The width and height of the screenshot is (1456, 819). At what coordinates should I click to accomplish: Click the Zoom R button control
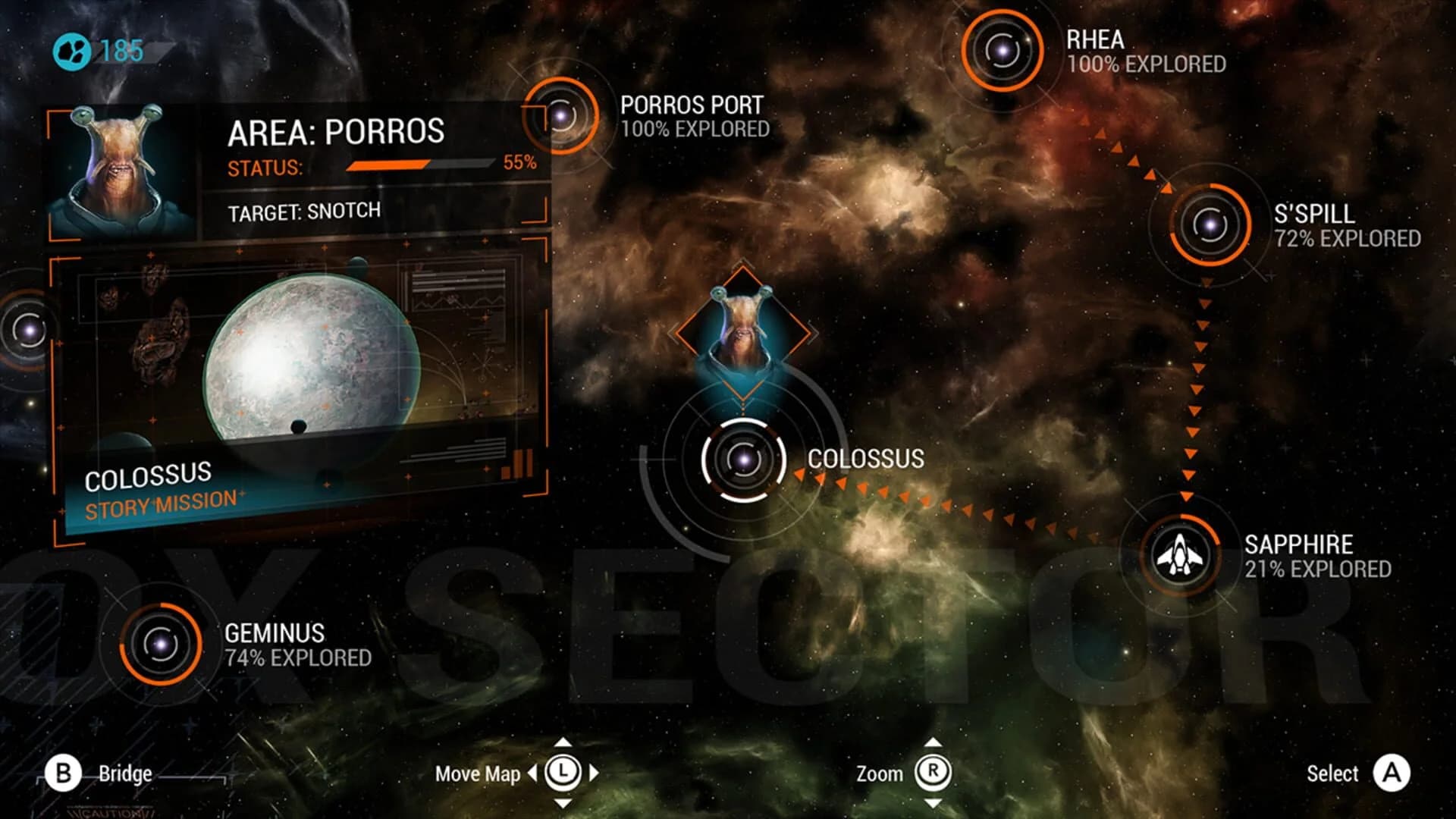934,773
